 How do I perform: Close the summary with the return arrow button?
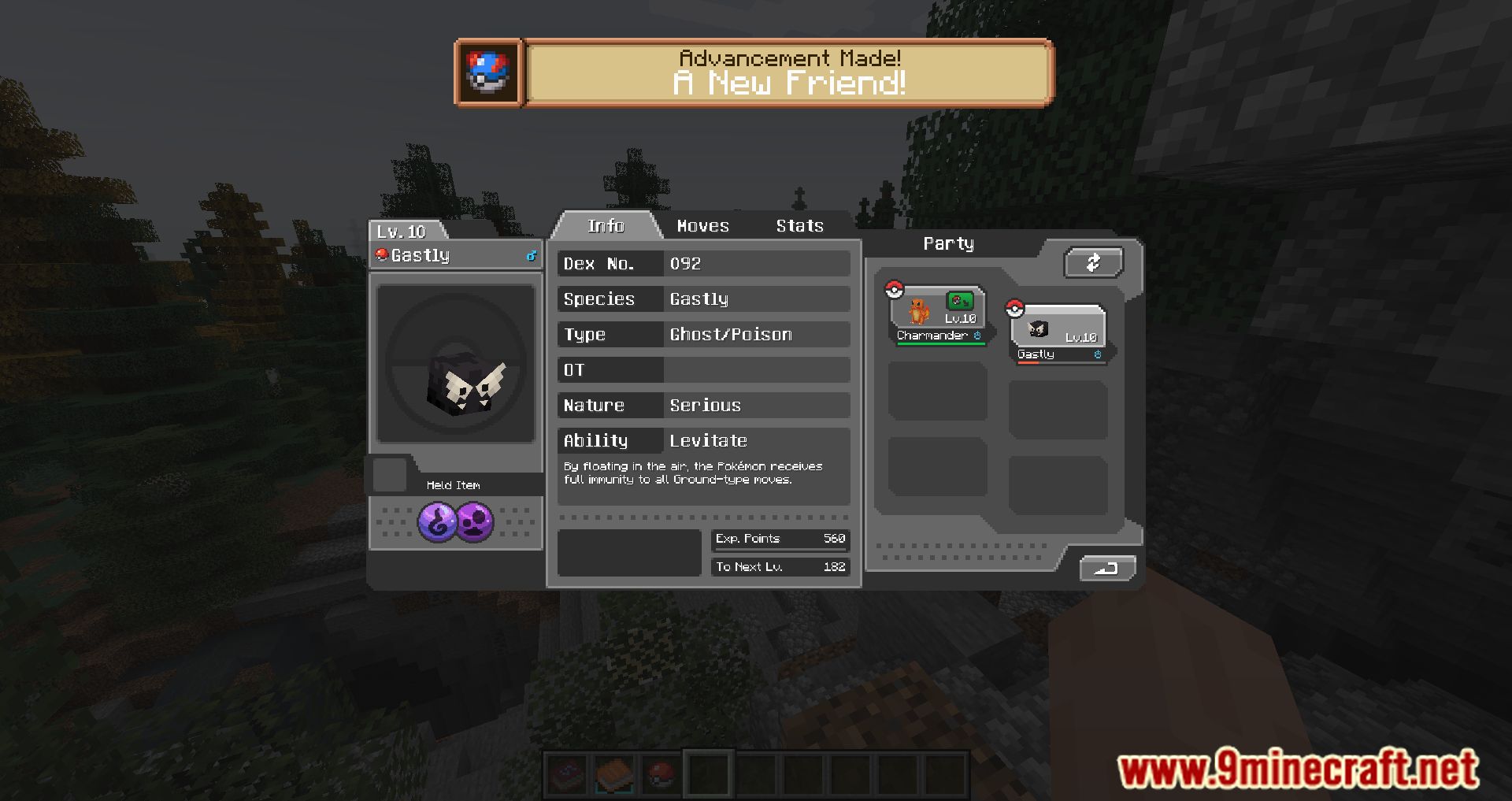1106,568
